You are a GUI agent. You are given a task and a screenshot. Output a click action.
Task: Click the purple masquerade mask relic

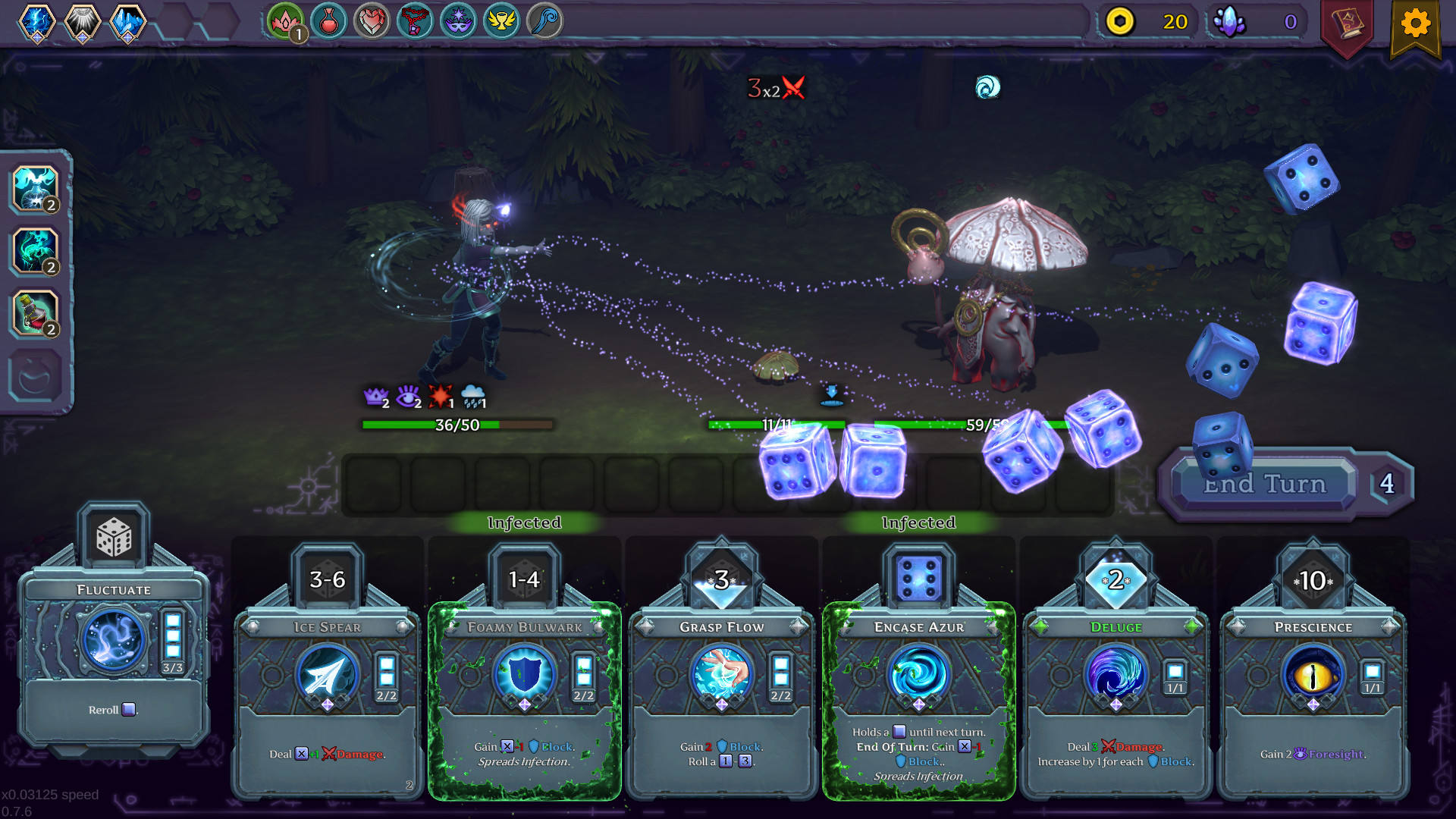pyautogui.click(x=460, y=21)
